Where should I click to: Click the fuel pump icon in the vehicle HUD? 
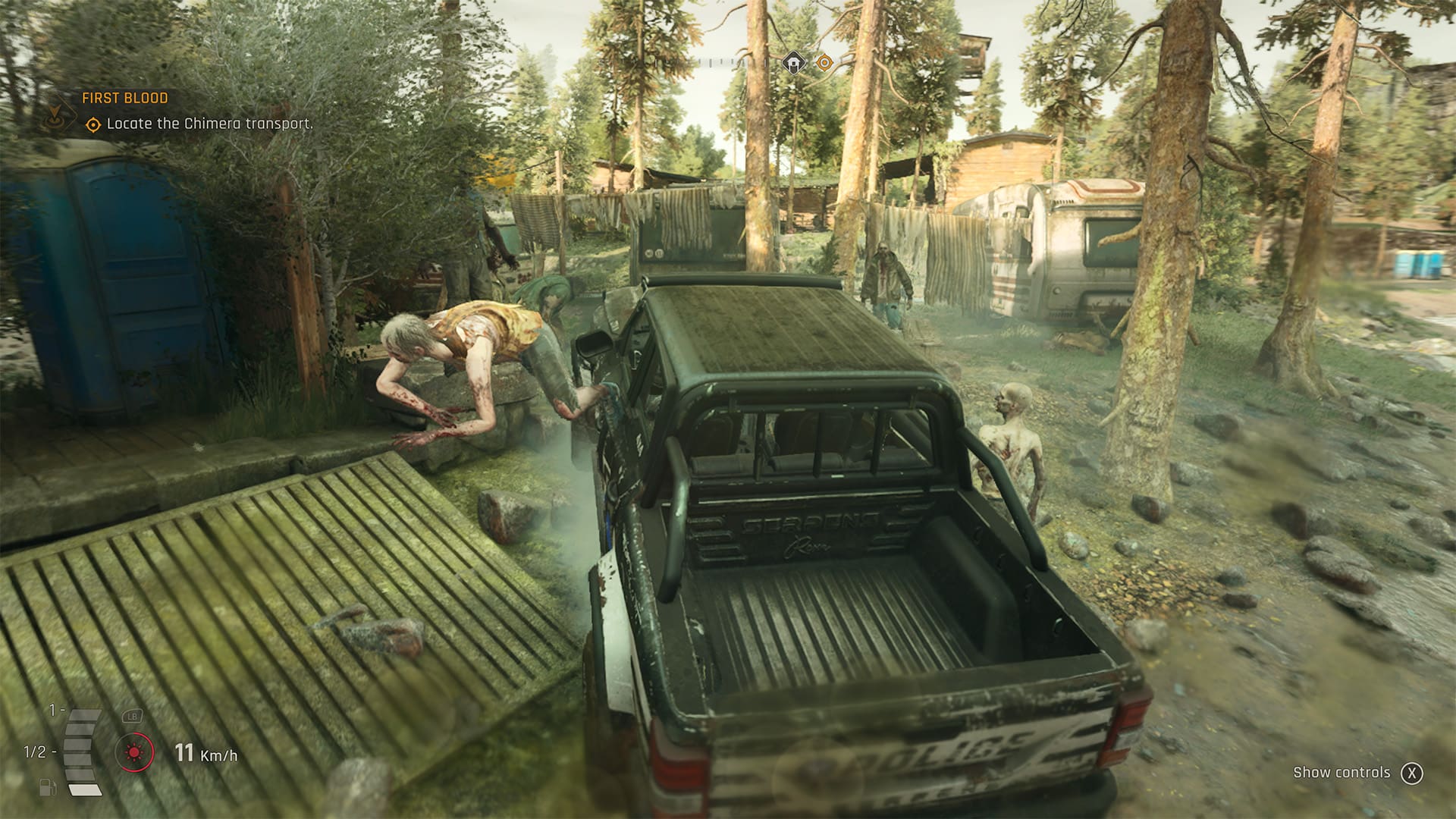coord(48,787)
